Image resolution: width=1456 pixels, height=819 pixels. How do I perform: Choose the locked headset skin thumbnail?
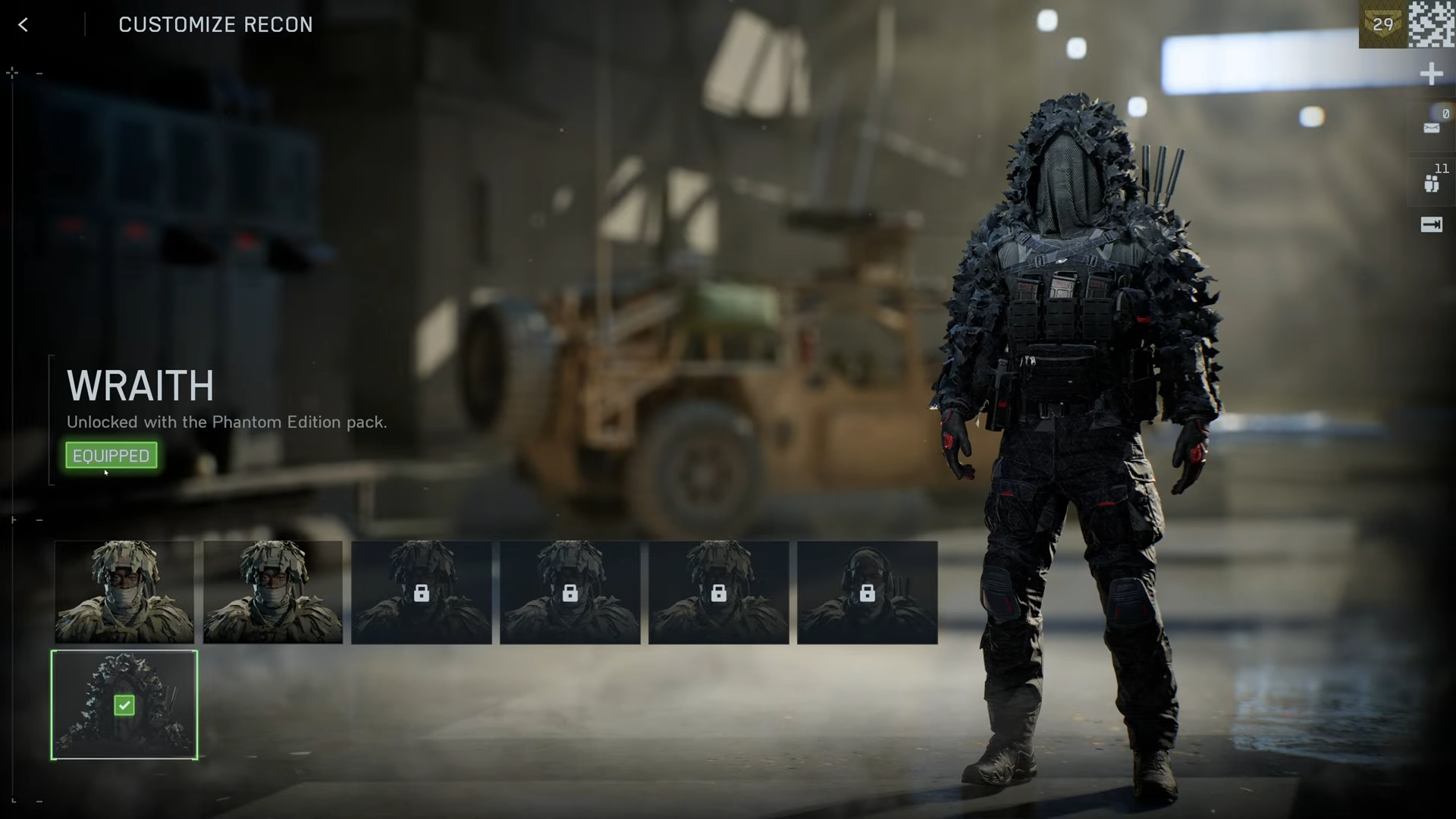click(x=867, y=592)
